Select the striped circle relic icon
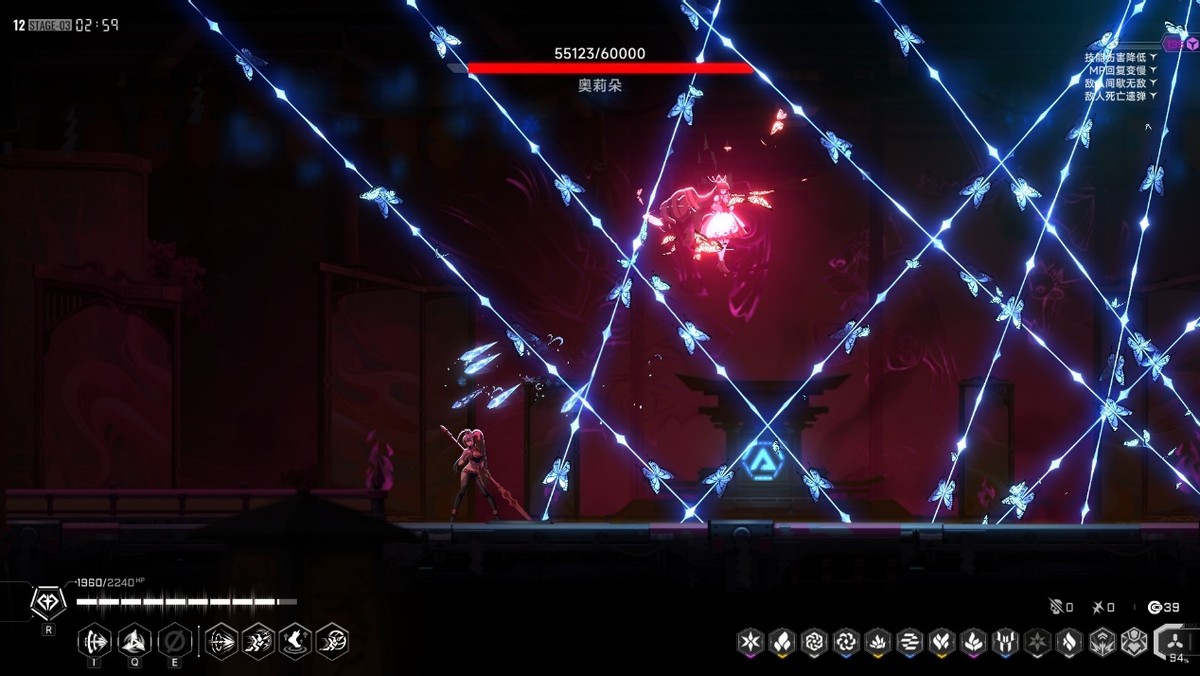 pyautogui.click(x=909, y=641)
